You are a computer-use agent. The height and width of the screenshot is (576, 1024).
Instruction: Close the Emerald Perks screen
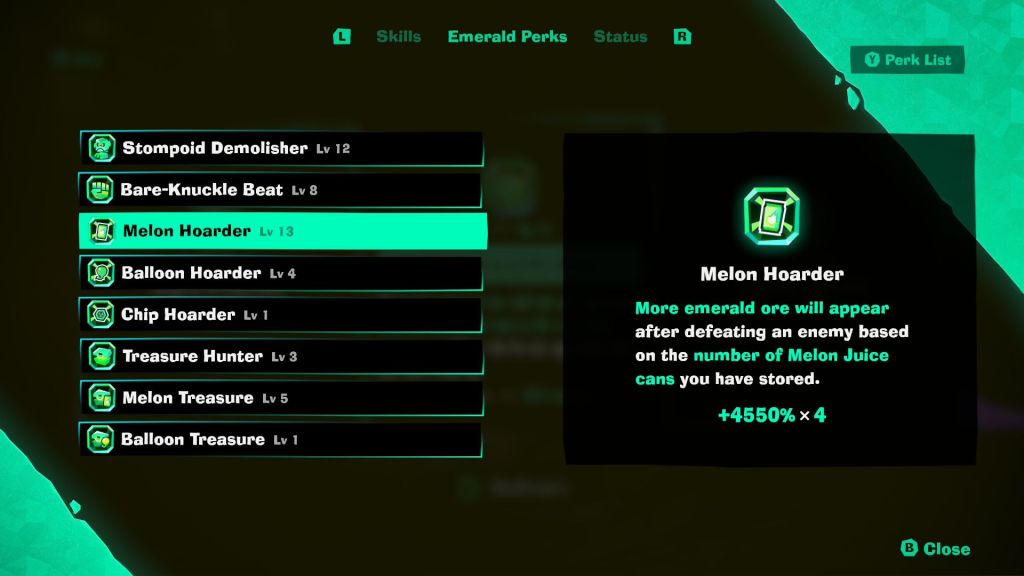click(935, 548)
